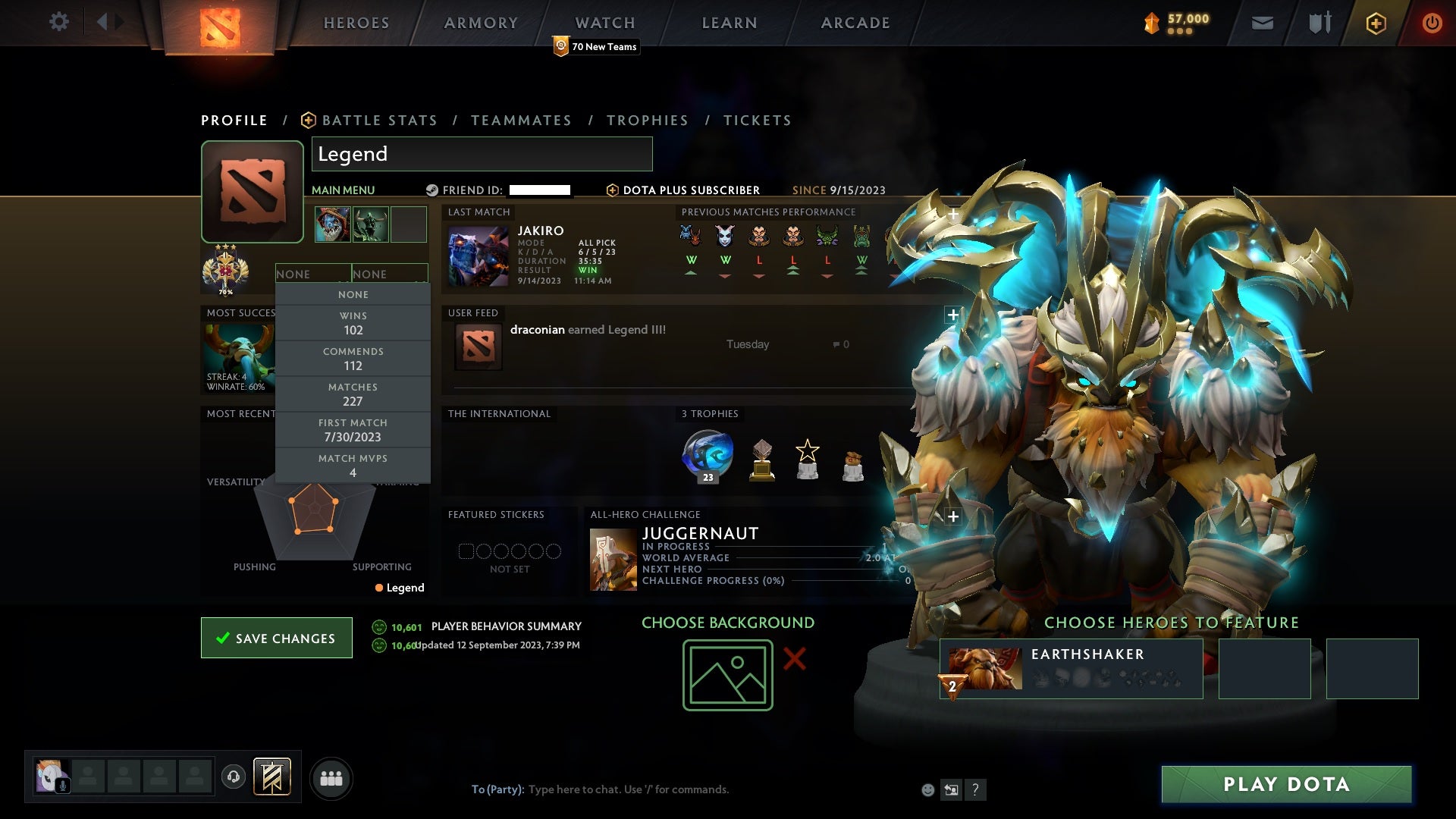Open the armory shield and sword icon
Screen dimensions: 1456x819
tap(1319, 23)
